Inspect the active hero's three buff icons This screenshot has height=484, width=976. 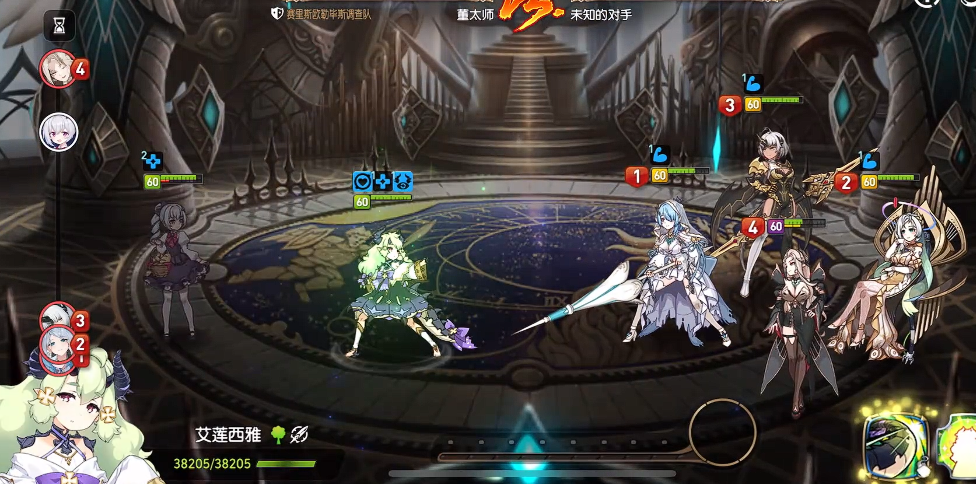383,182
